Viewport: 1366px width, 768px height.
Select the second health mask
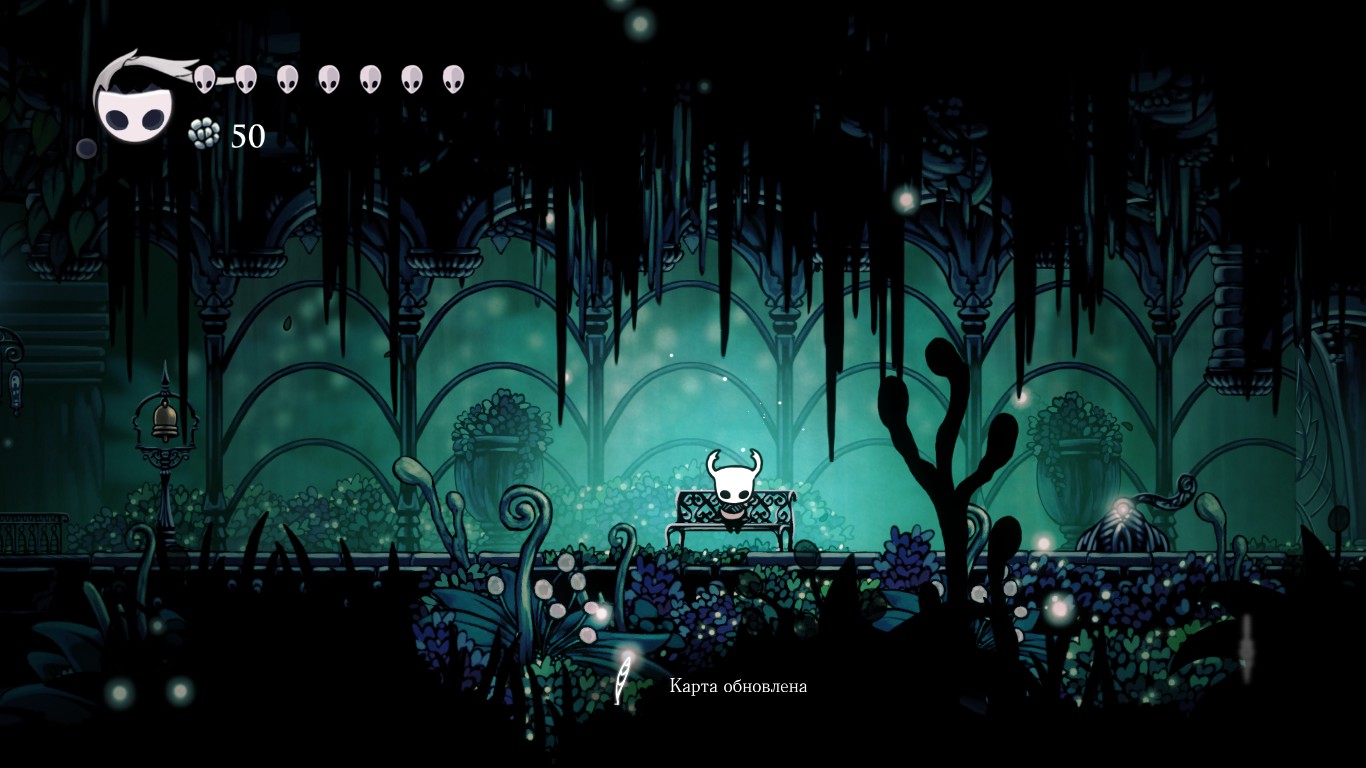[x=246, y=78]
